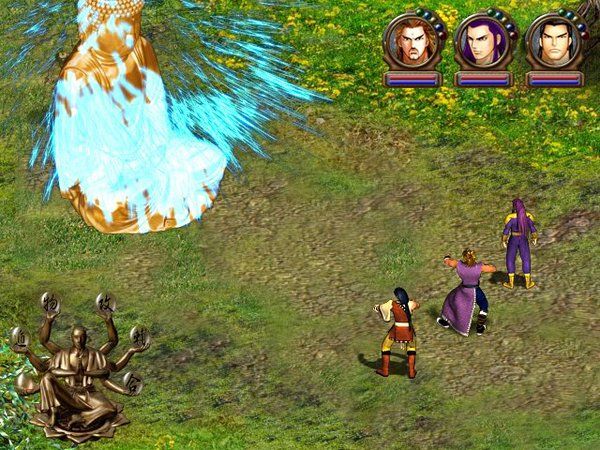Image resolution: width=600 pixels, height=450 pixels.
Task: Choose the purple-haired hero portrait
Action: tap(481, 42)
